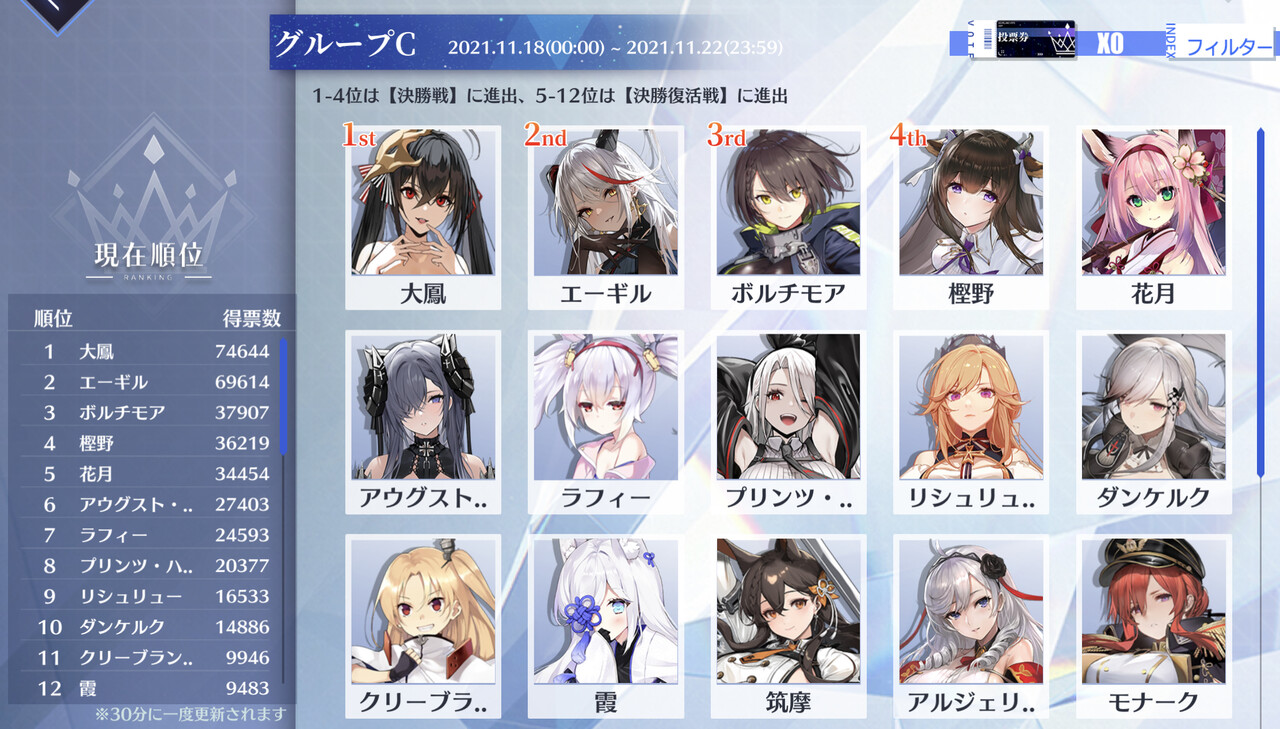The image size is (1280, 729).
Task: Click the XO ticket count display
Action: (1110, 42)
